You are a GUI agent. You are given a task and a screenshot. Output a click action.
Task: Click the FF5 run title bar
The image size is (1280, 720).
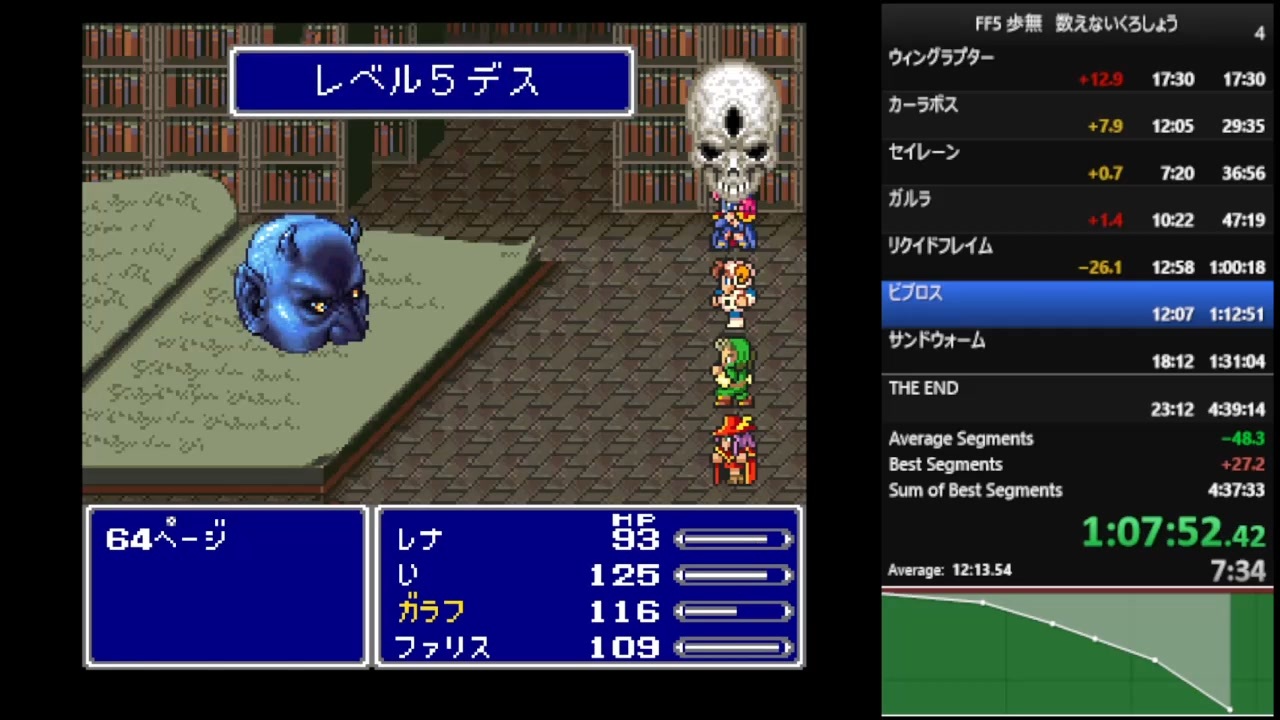click(1075, 24)
